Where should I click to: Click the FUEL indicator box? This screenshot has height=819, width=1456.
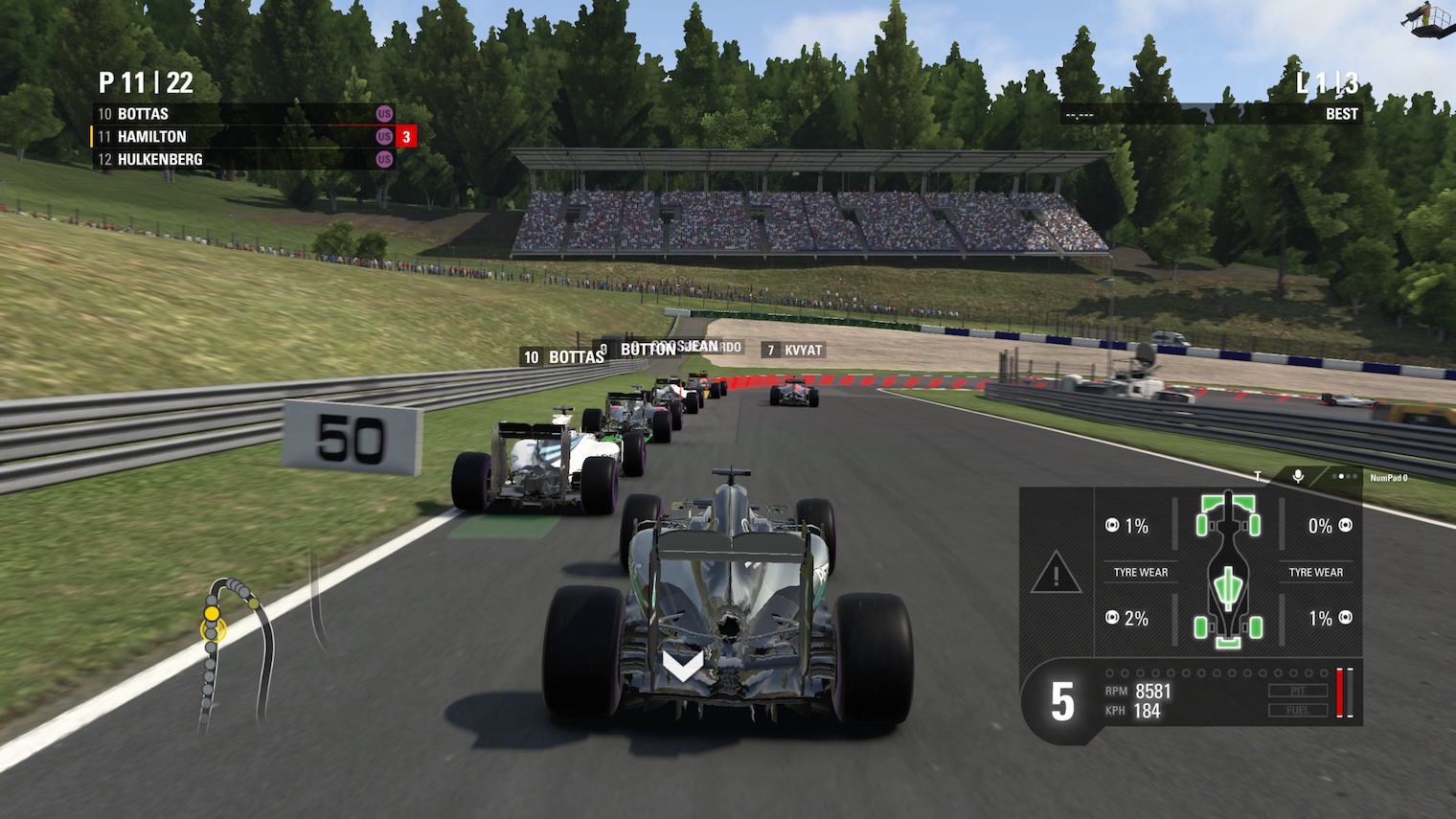pyautogui.click(x=1298, y=710)
